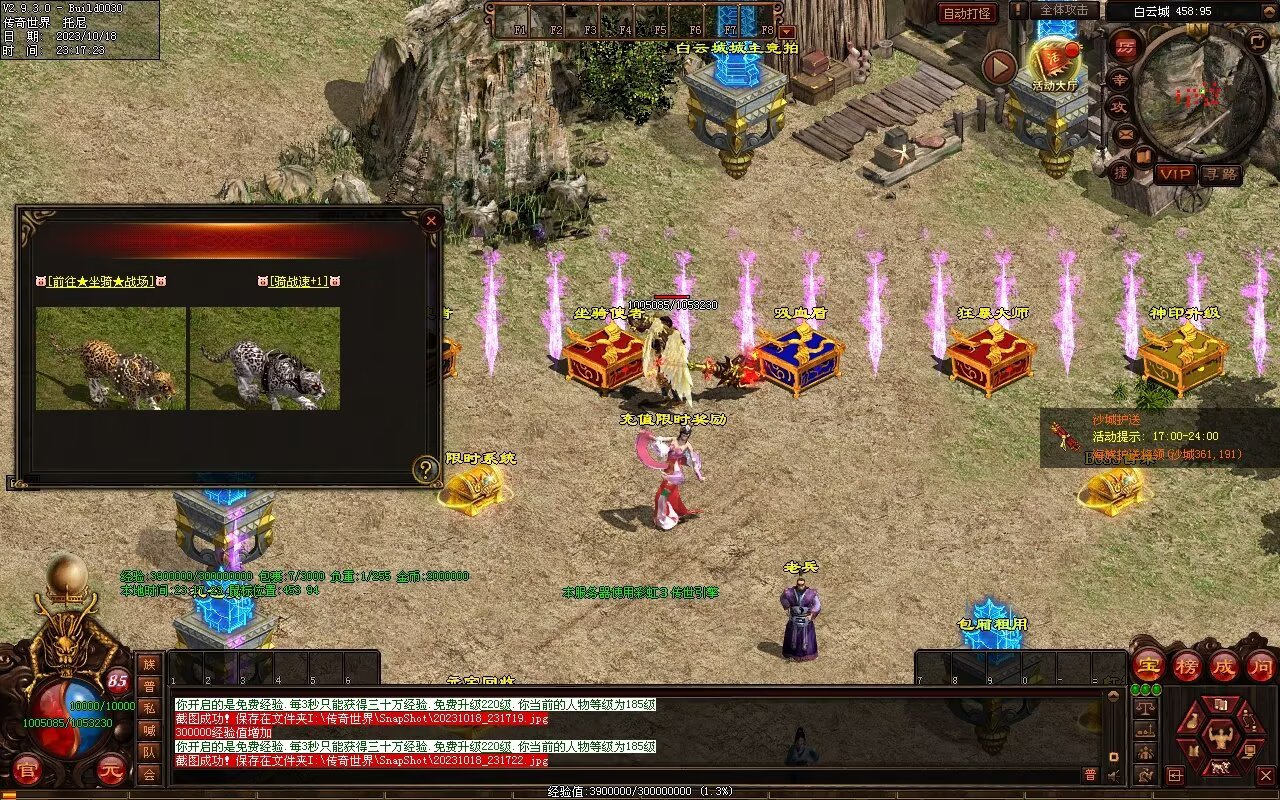Start 寻路 pathfinding
This screenshot has height=800, width=1280.
click(1220, 174)
